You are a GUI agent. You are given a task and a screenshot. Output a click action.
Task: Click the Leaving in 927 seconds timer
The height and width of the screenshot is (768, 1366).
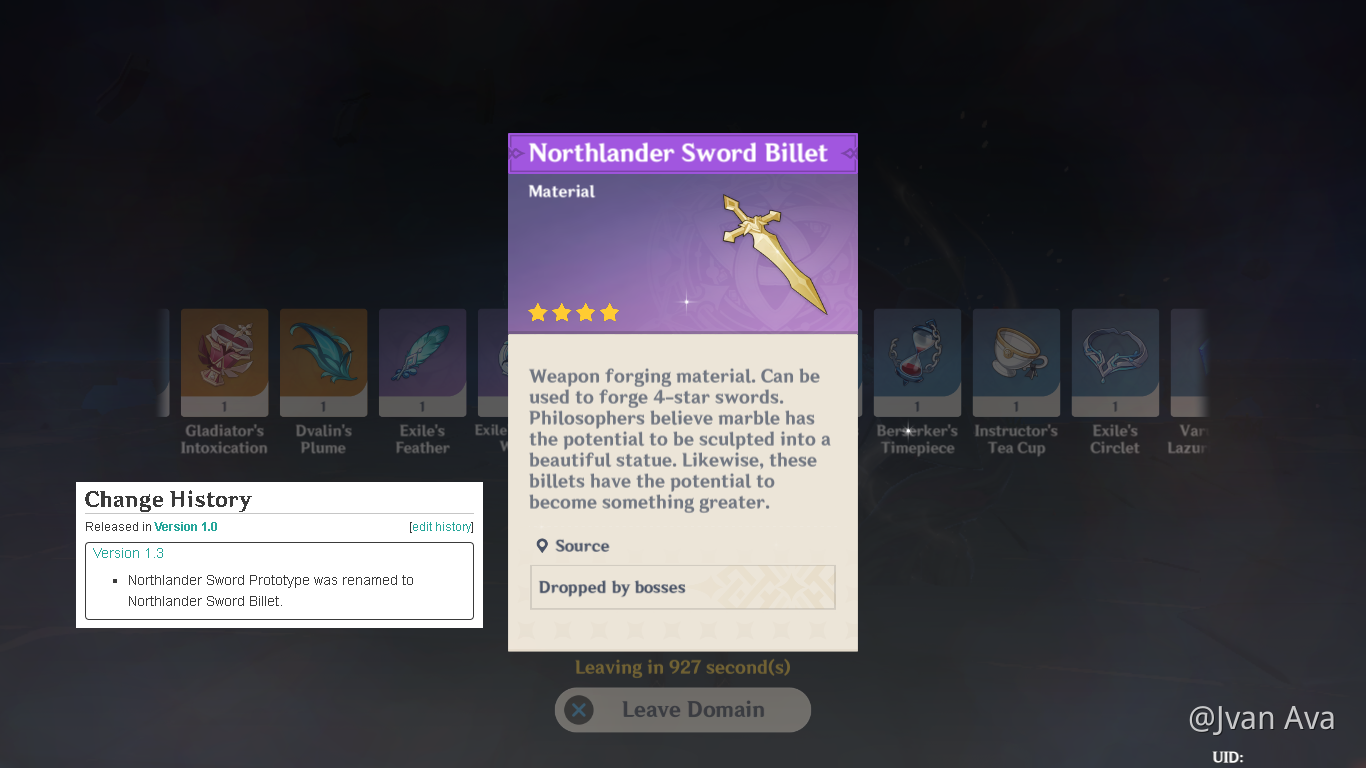[x=682, y=667]
